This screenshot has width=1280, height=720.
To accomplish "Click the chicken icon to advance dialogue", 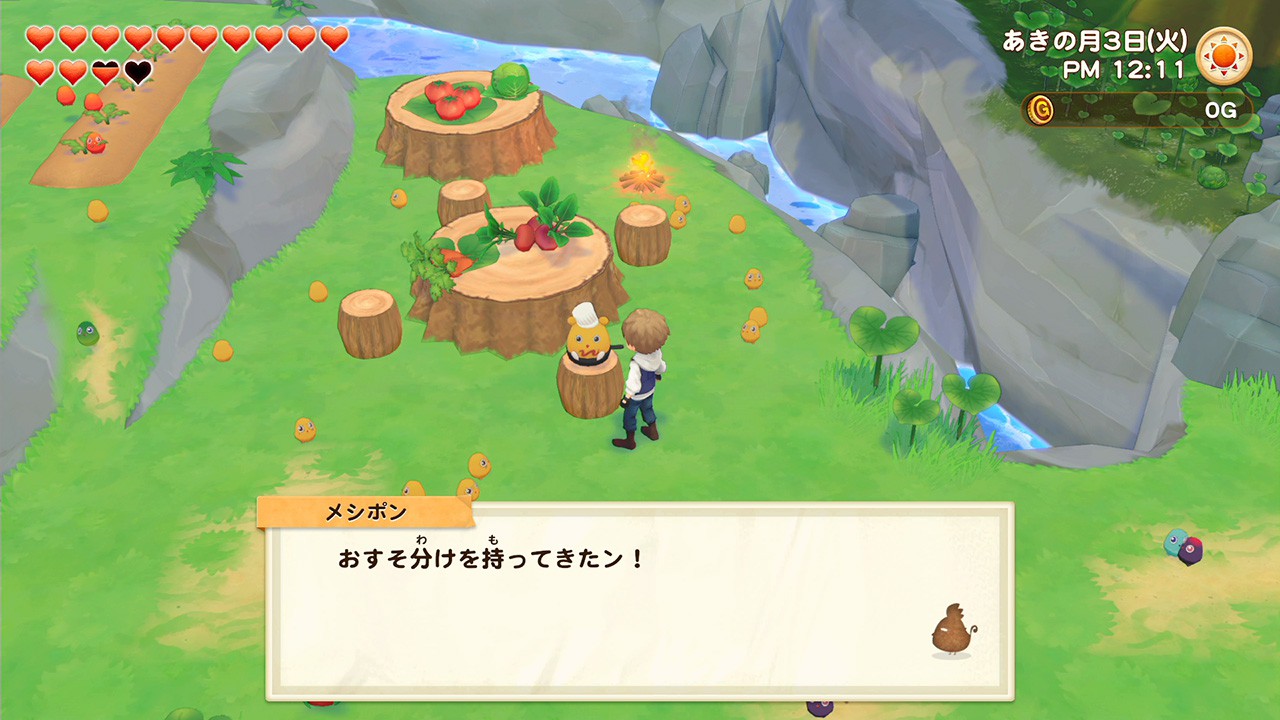I will point(953,631).
